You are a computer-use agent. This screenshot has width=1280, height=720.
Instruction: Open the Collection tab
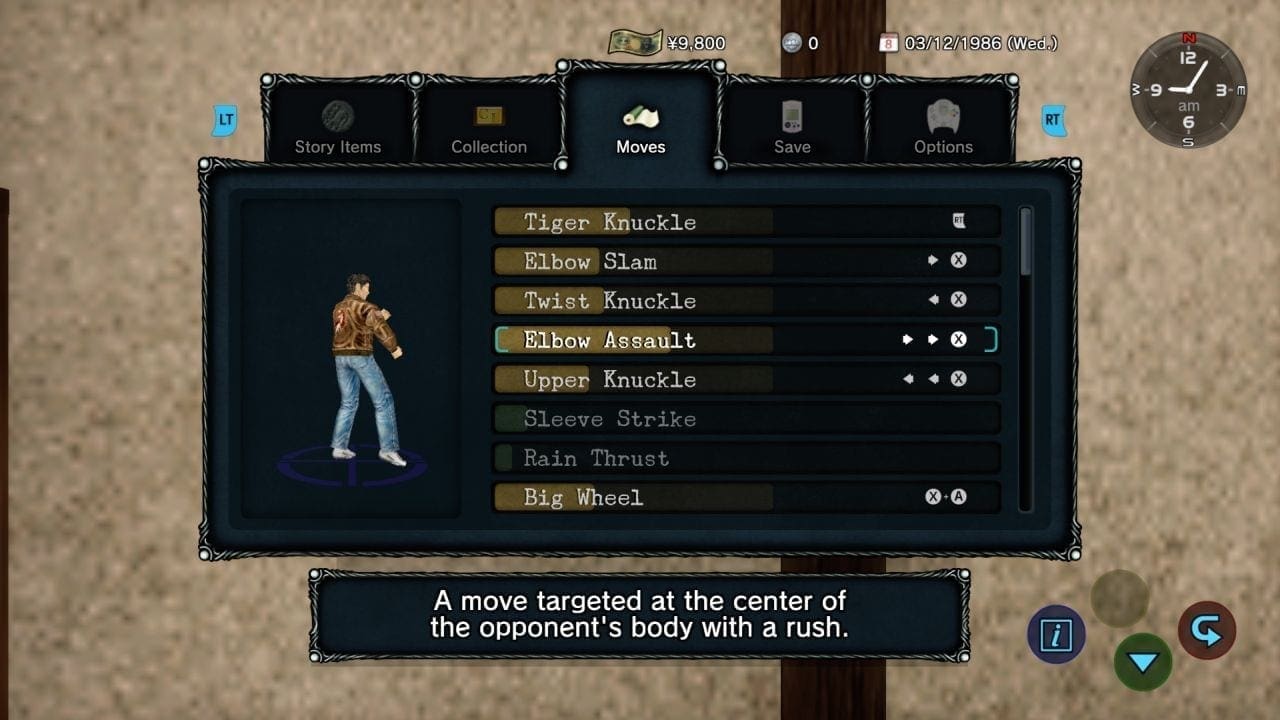coord(489,128)
